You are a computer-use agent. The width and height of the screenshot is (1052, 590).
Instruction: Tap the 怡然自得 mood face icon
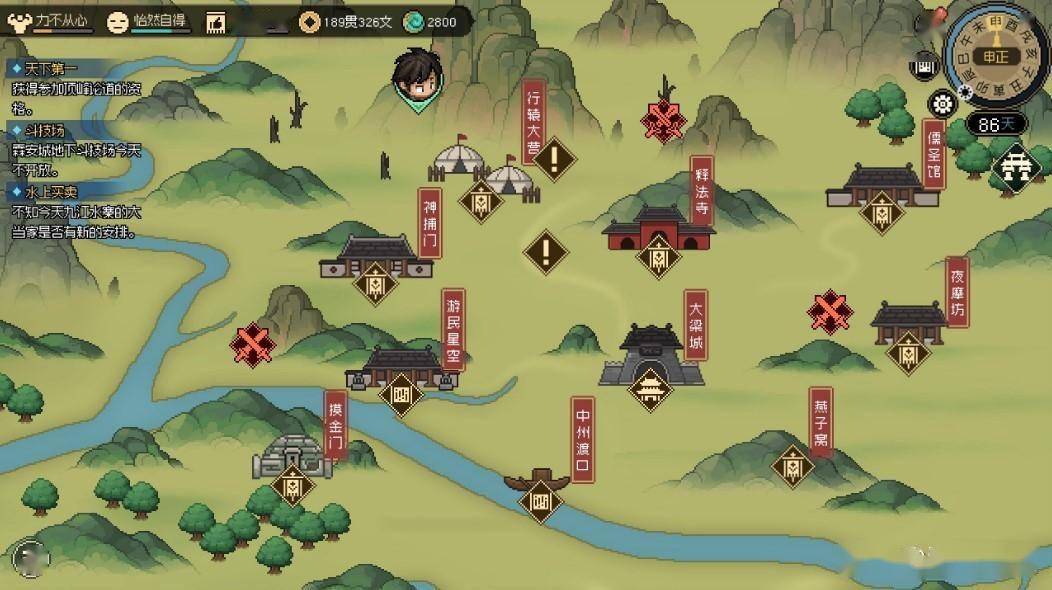tap(117, 21)
